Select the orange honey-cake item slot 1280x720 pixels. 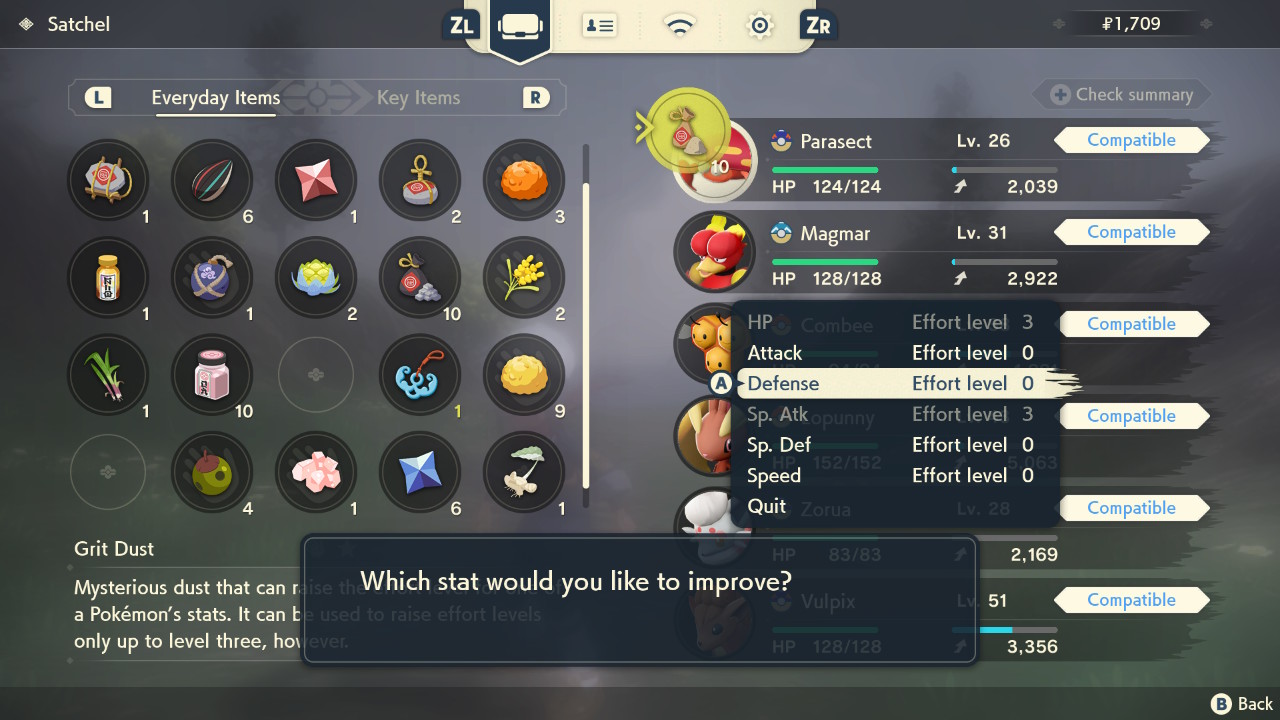pyautogui.click(x=523, y=180)
